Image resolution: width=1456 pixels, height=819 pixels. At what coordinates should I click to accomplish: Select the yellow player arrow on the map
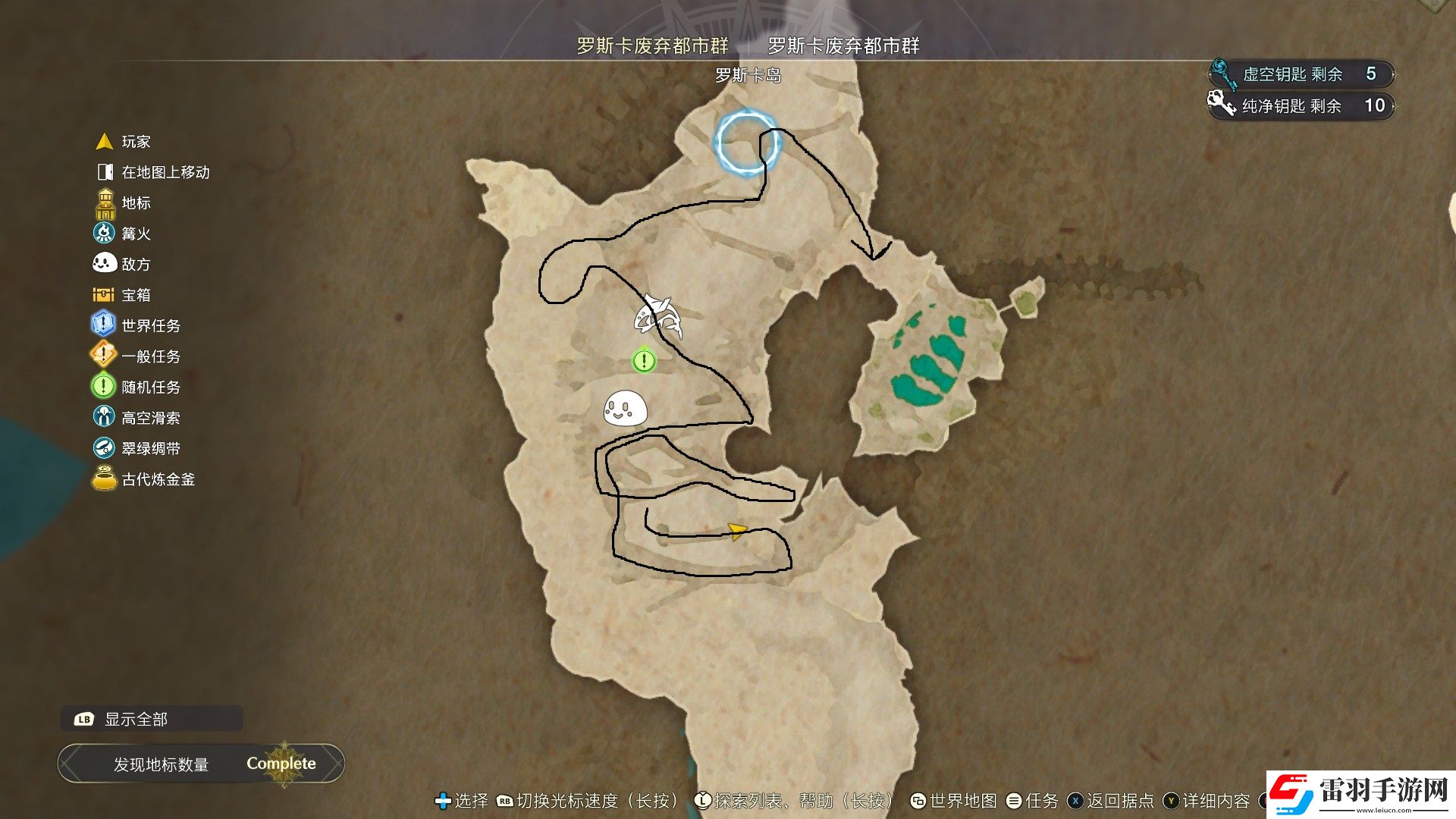(736, 531)
